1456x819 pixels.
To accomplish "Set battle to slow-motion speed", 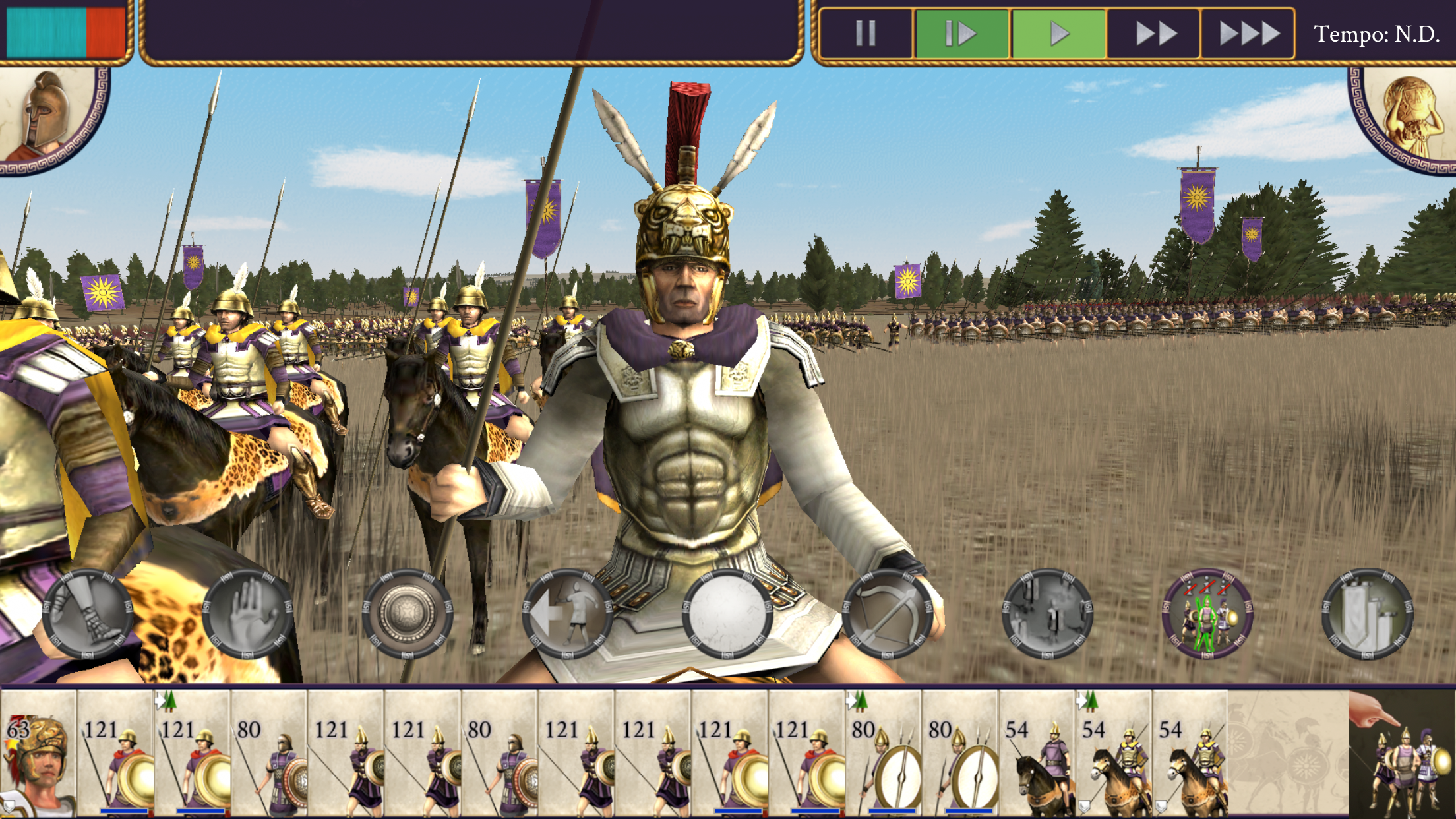I will pos(961,33).
